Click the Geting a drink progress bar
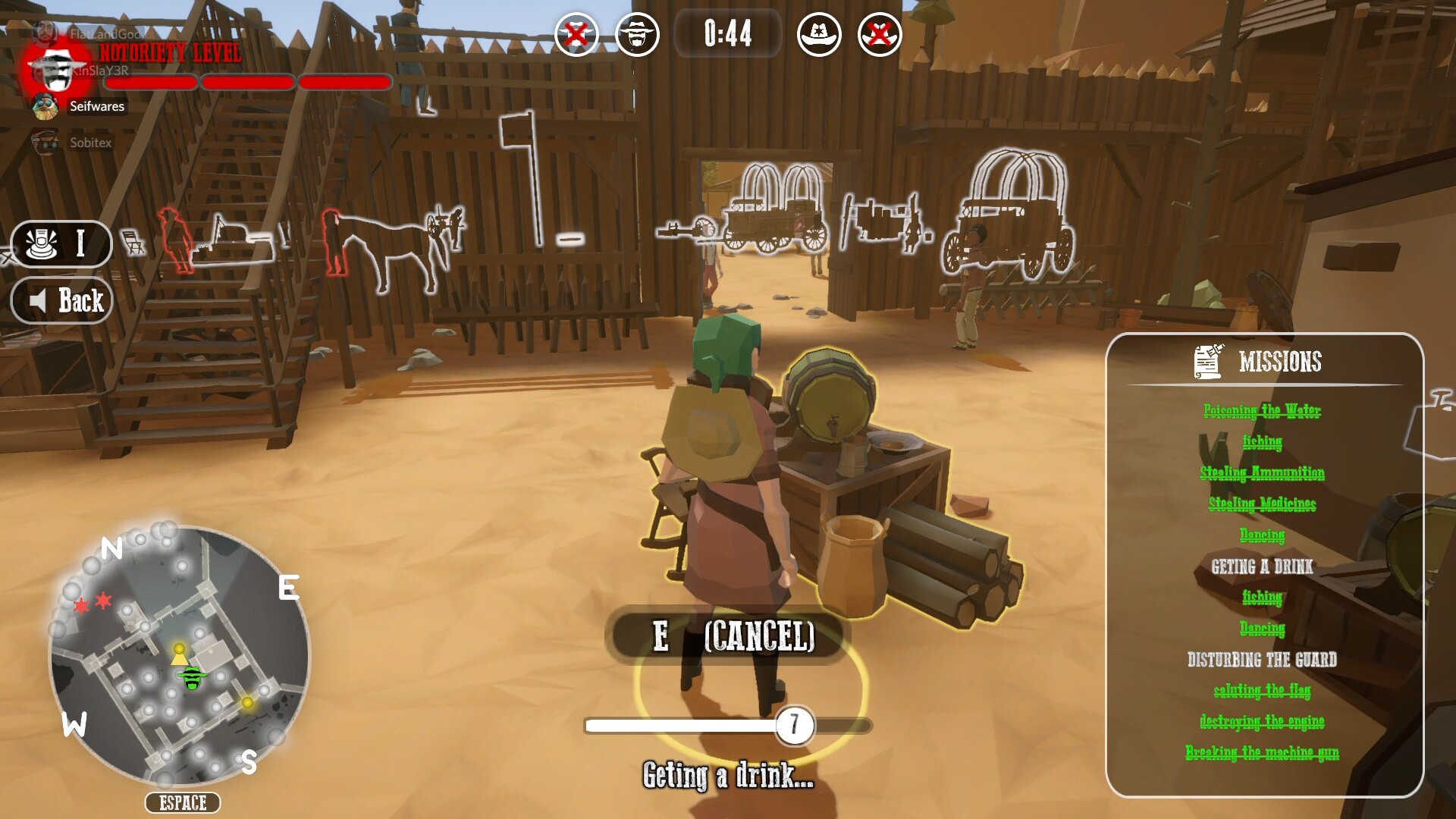Image resolution: width=1456 pixels, height=819 pixels. pos(726,725)
